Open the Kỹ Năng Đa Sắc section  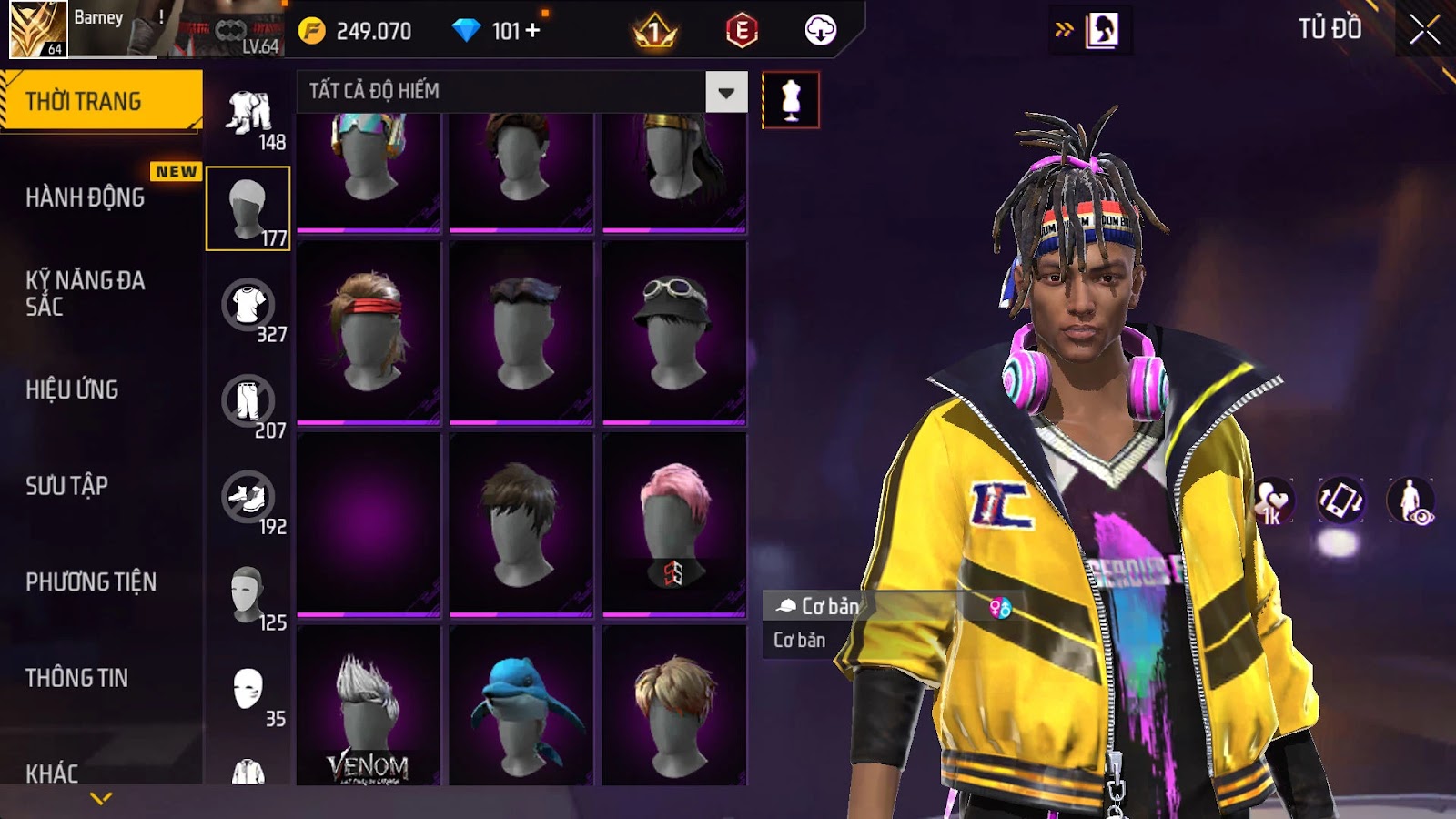tap(86, 293)
